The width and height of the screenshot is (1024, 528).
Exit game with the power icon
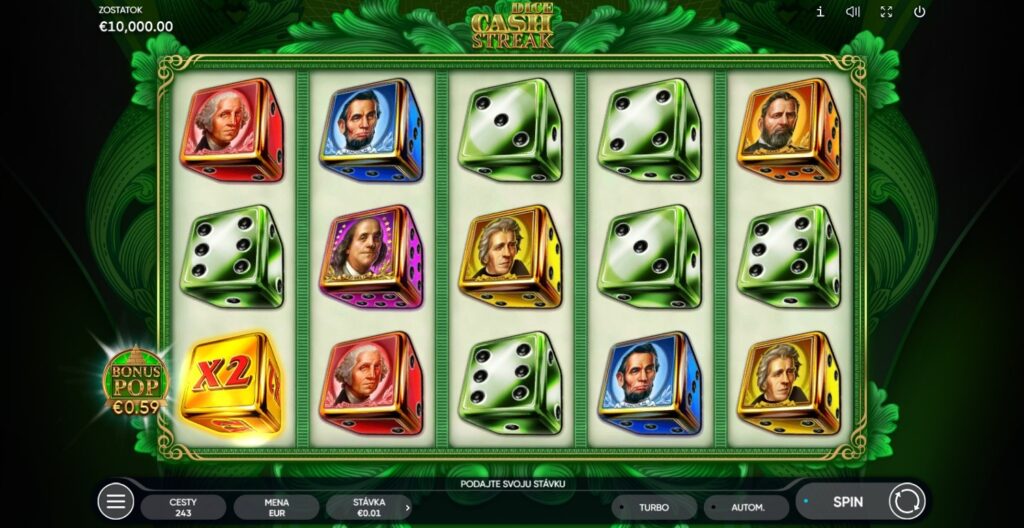coord(919,12)
